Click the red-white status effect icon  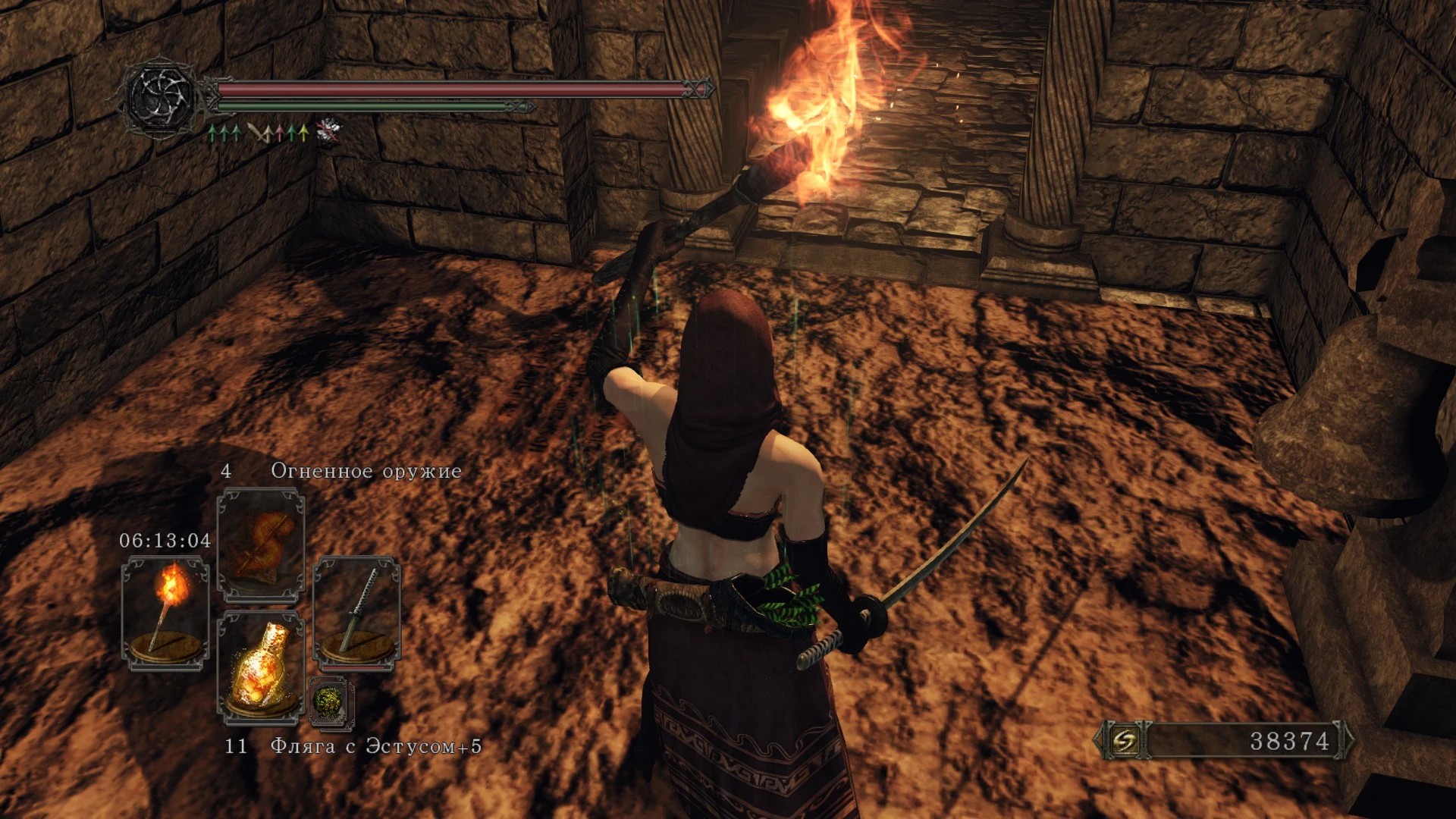coord(328,131)
